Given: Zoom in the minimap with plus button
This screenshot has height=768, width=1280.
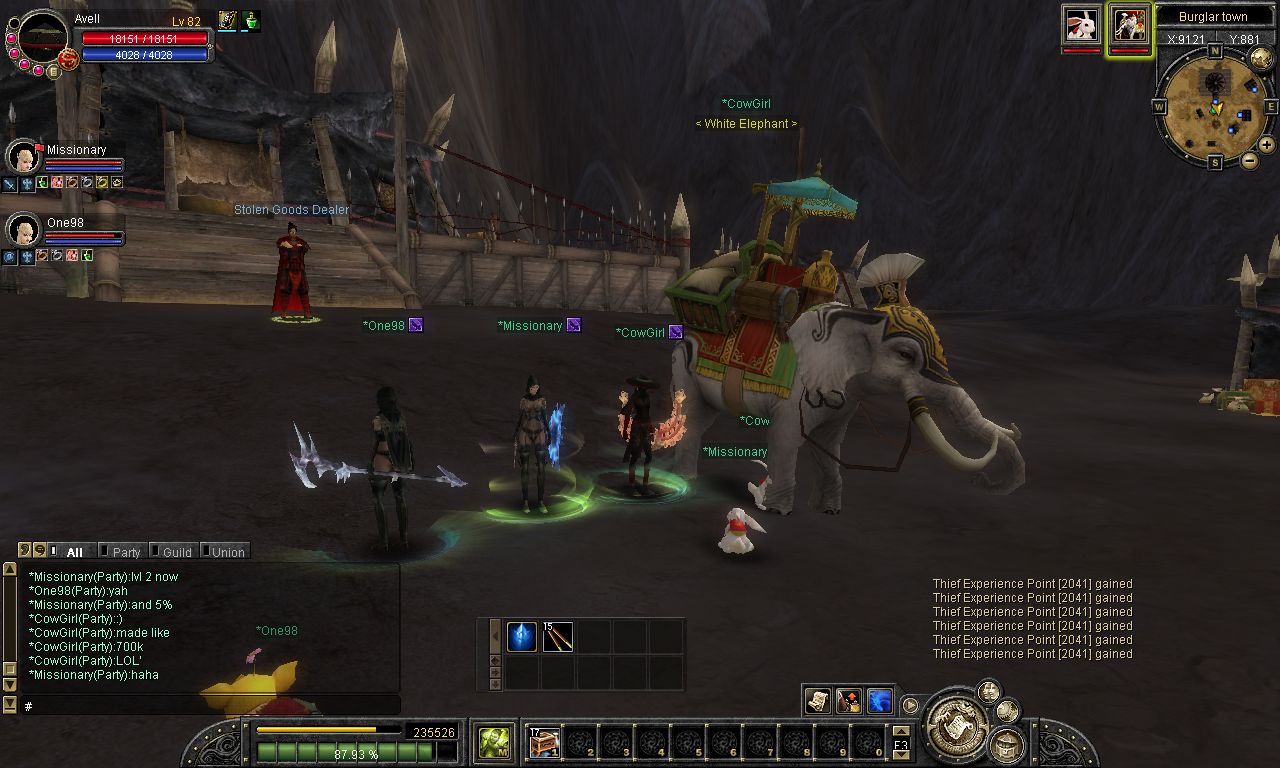Looking at the screenshot, I should (1266, 145).
